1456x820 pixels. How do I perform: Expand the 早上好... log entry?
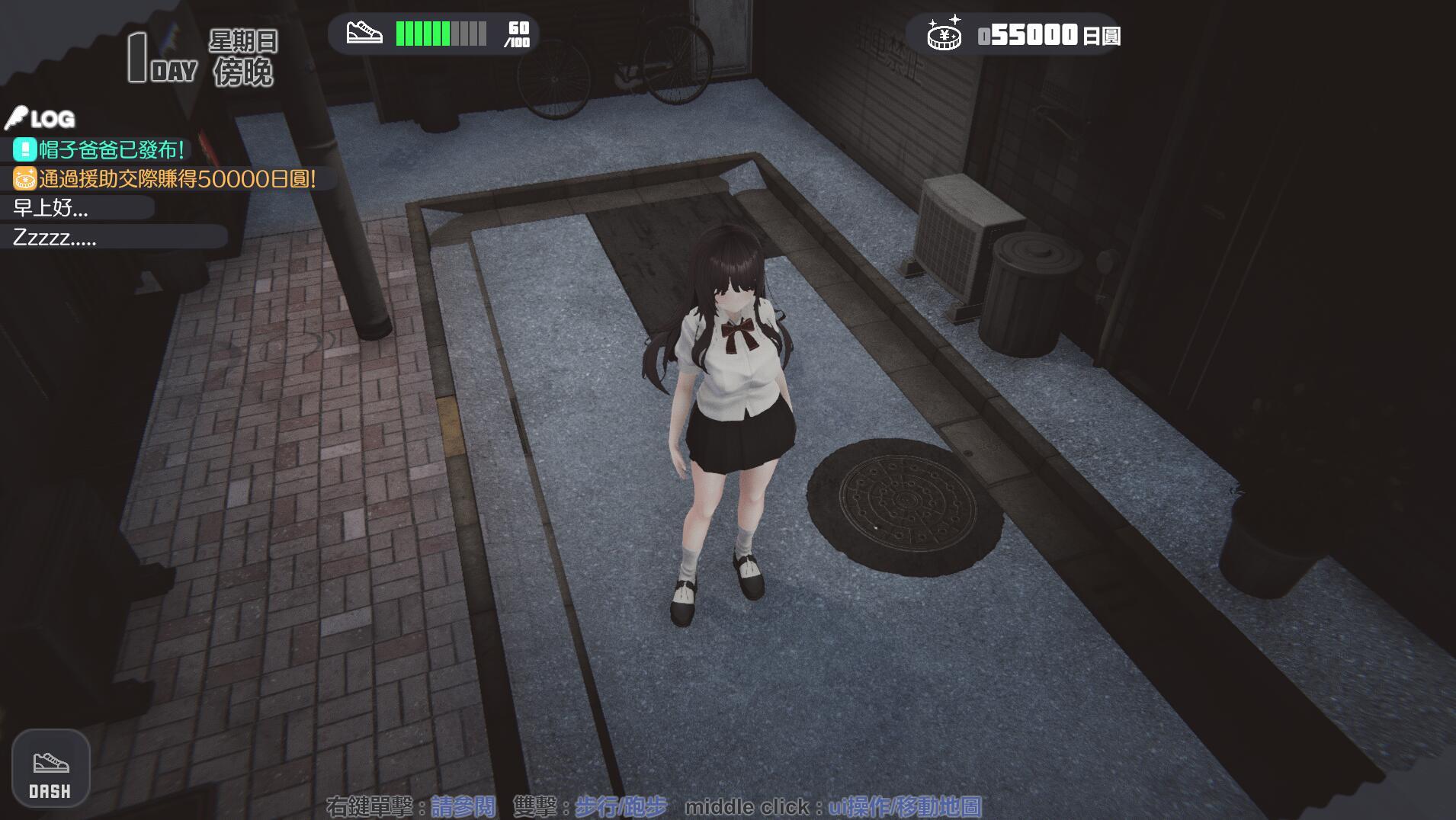click(x=50, y=209)
